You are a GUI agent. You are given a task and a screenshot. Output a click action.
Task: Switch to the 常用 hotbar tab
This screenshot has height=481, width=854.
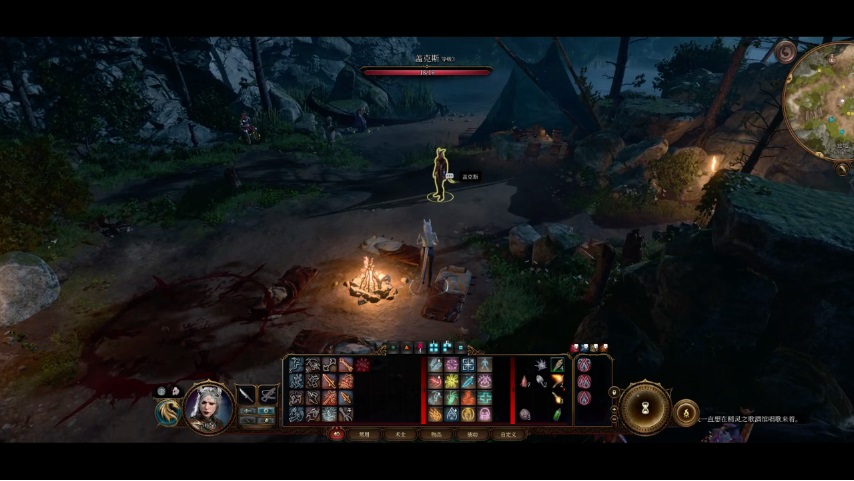[x=365, y=435]
